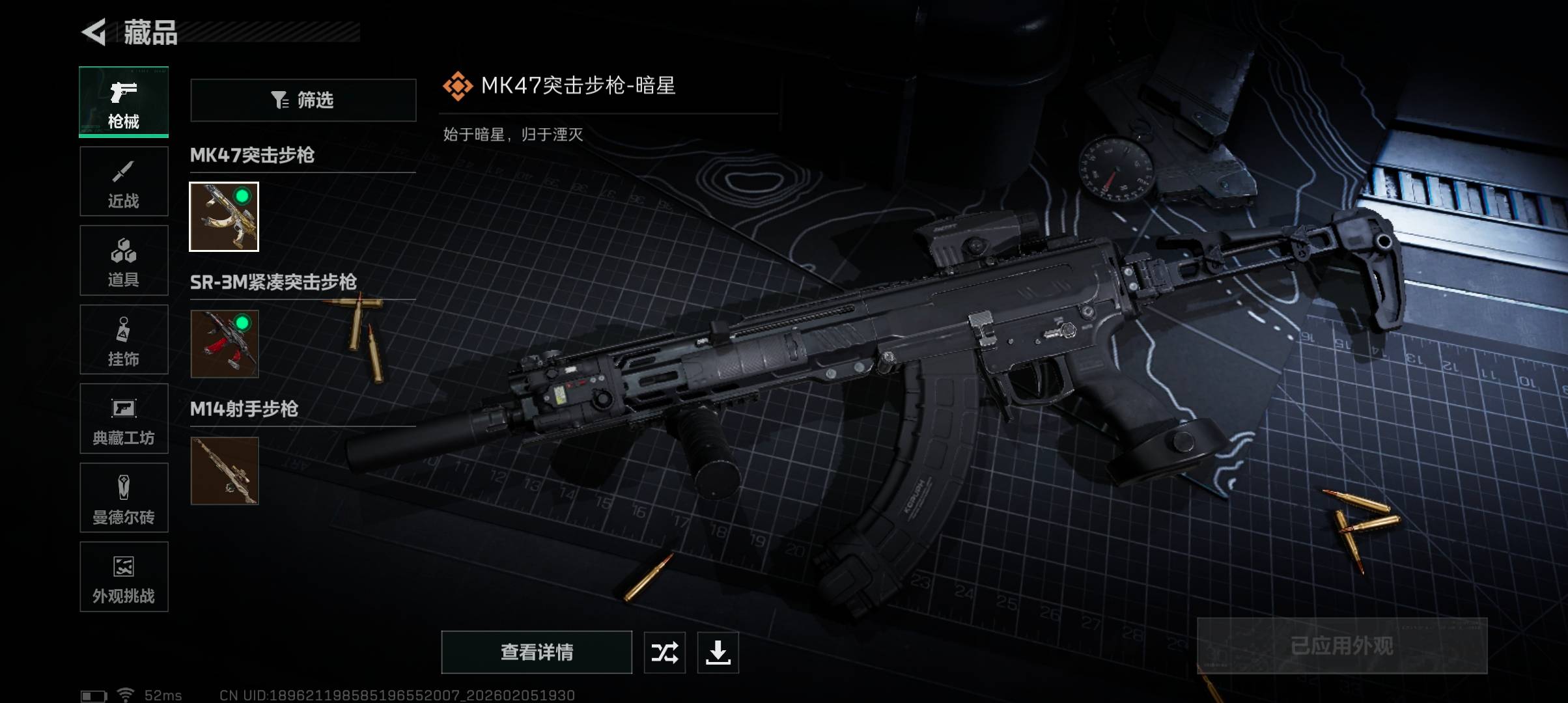Pick the M14 marksman rifle skin thumbnail
Image resolution: width=1568 pixels, height=703 pixels.
click(224, 471)
